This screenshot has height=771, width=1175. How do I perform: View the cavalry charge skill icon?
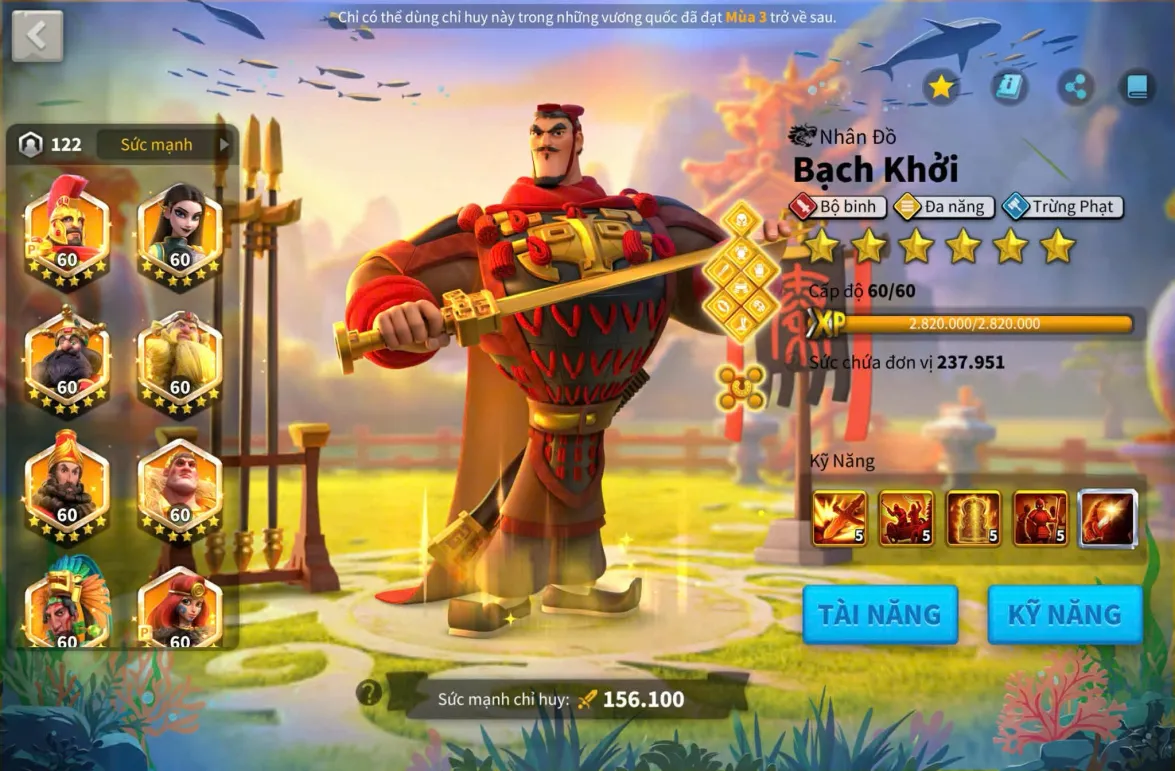(906, 518)
